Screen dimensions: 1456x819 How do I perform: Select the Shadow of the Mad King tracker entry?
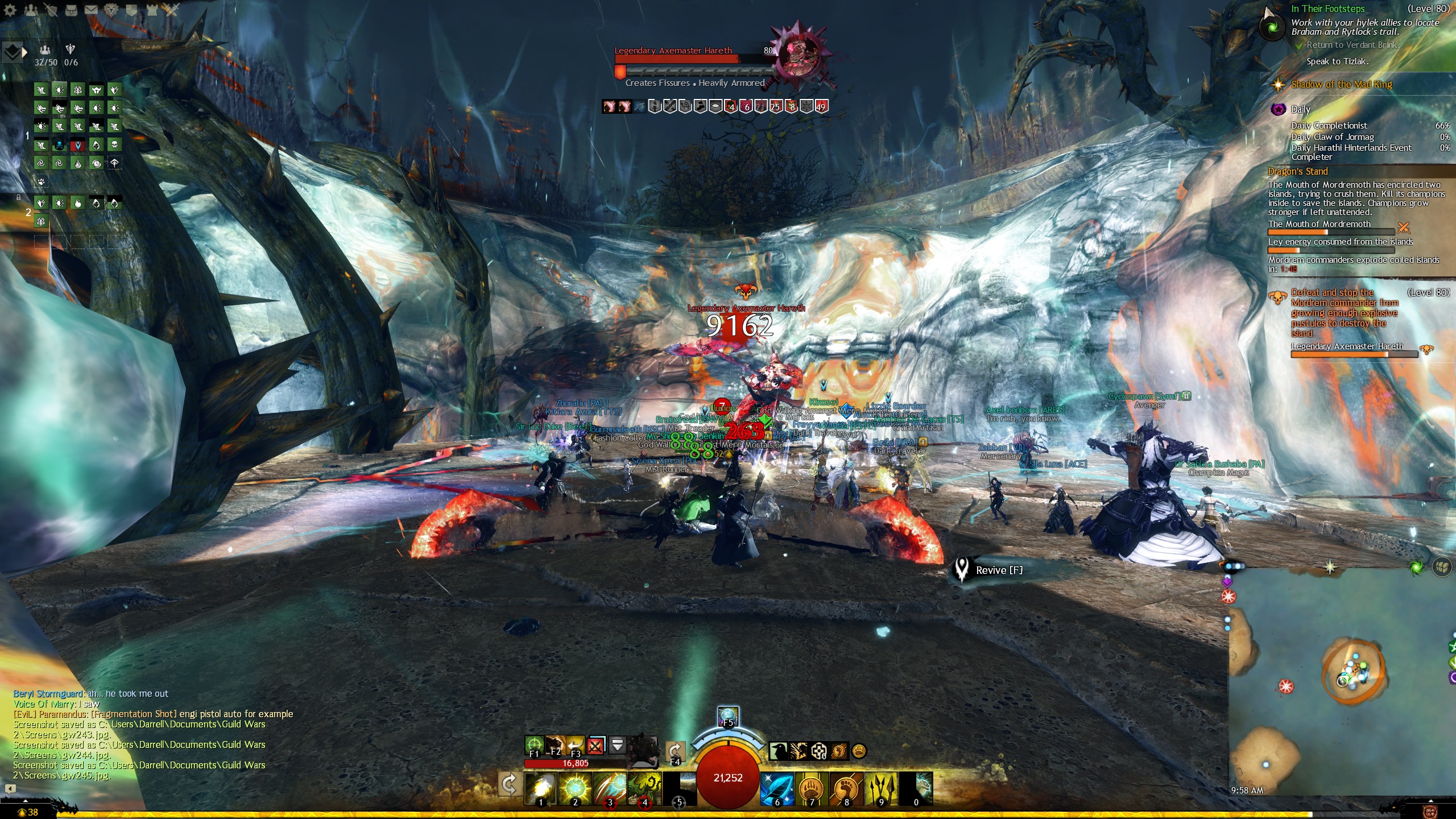(1341, 85)
